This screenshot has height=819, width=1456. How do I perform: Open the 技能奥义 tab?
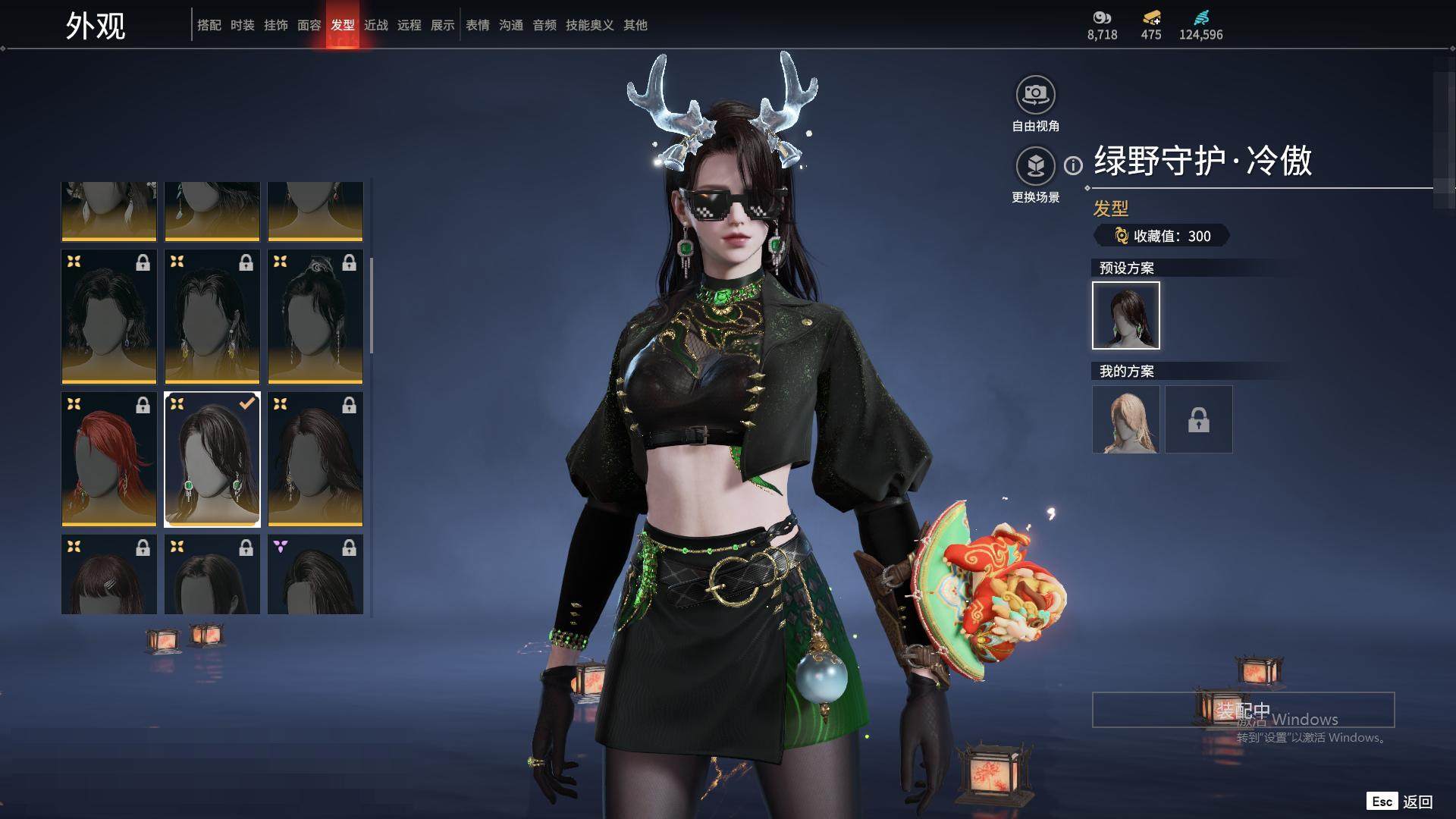coord(589,25)
